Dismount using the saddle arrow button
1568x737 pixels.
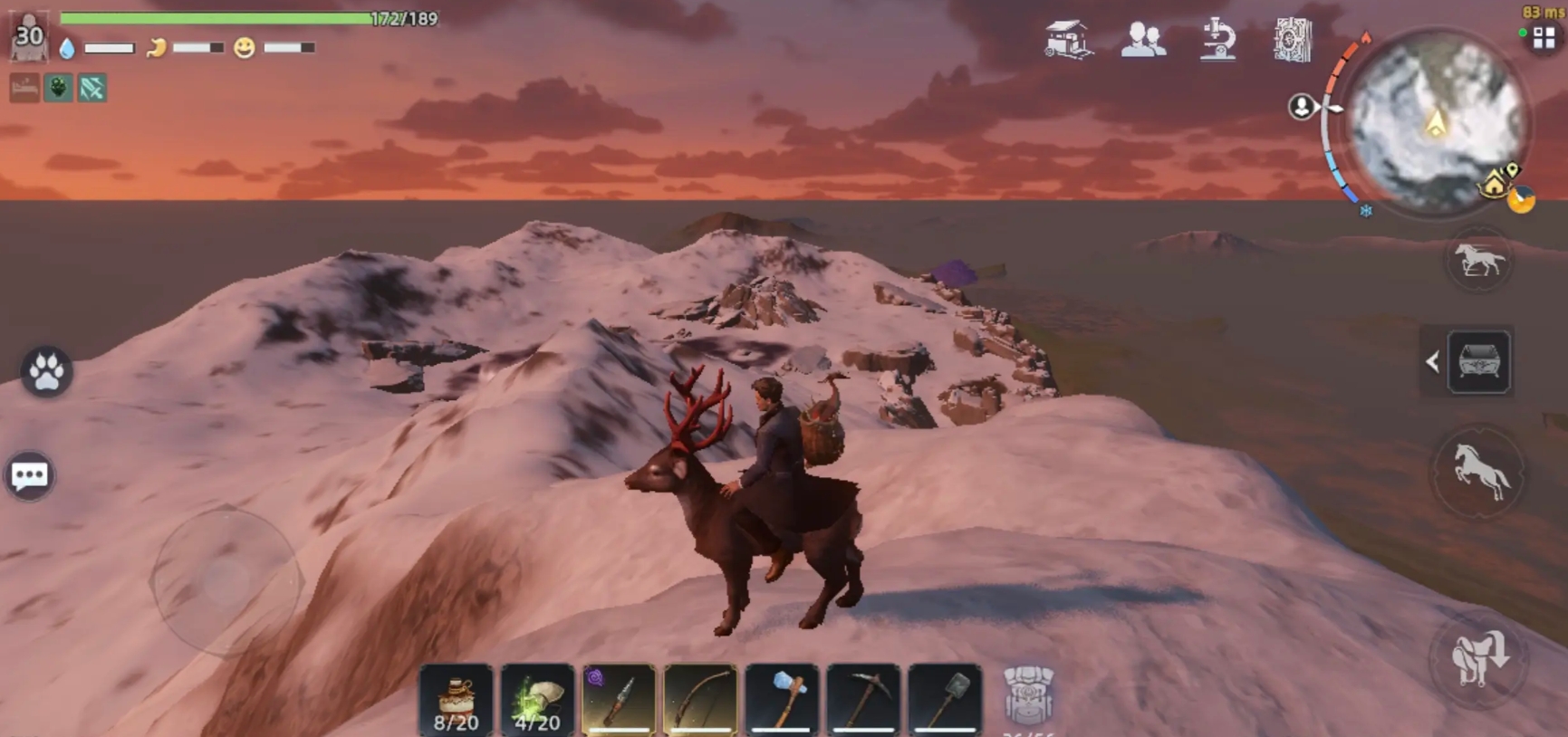tap(1478, 658)
